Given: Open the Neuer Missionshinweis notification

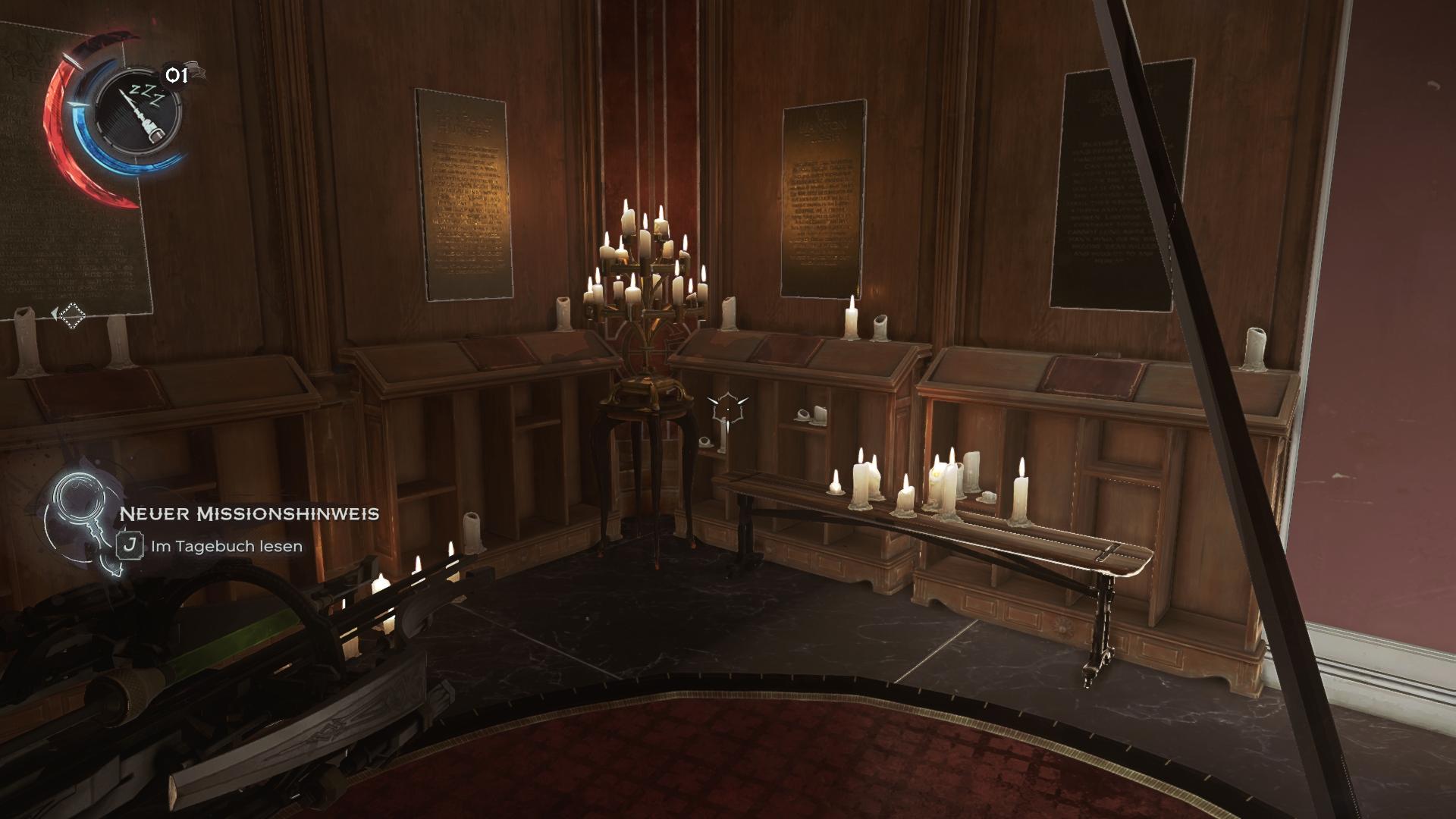Looking at the screenshot, I should (x=249, y=514).
